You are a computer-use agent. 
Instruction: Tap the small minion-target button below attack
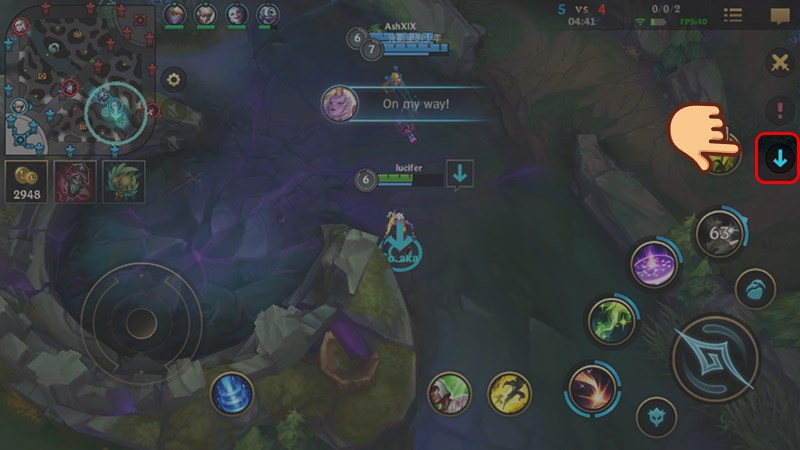click(x=656, y=414)
